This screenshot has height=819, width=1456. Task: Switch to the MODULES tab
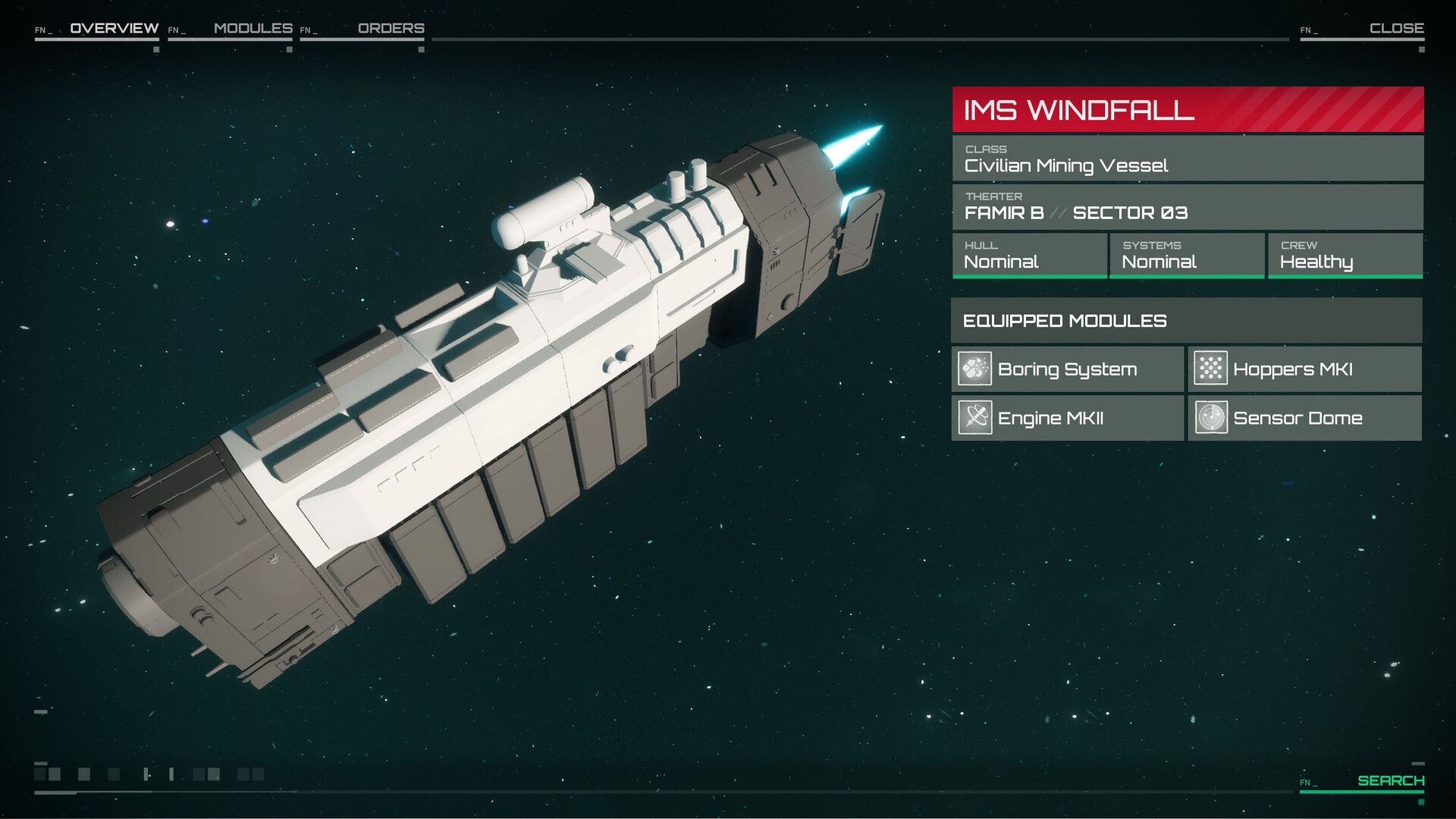pyautogui.click(x=253, y=29)
